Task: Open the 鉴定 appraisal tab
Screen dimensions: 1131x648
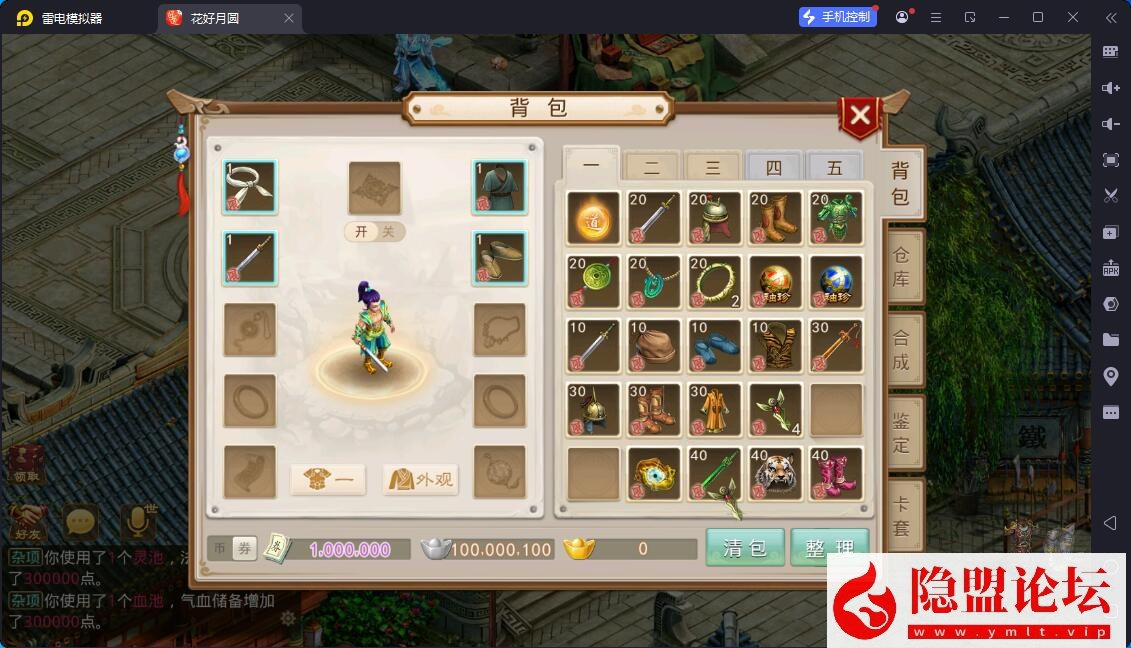Action: [901, 432]
